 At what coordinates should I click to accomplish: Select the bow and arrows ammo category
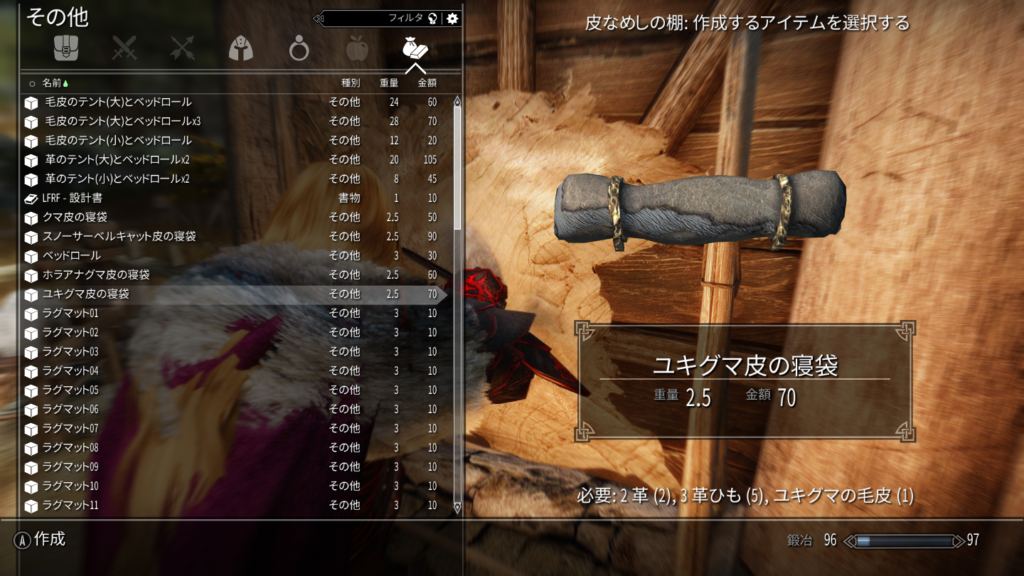[182, 48]
